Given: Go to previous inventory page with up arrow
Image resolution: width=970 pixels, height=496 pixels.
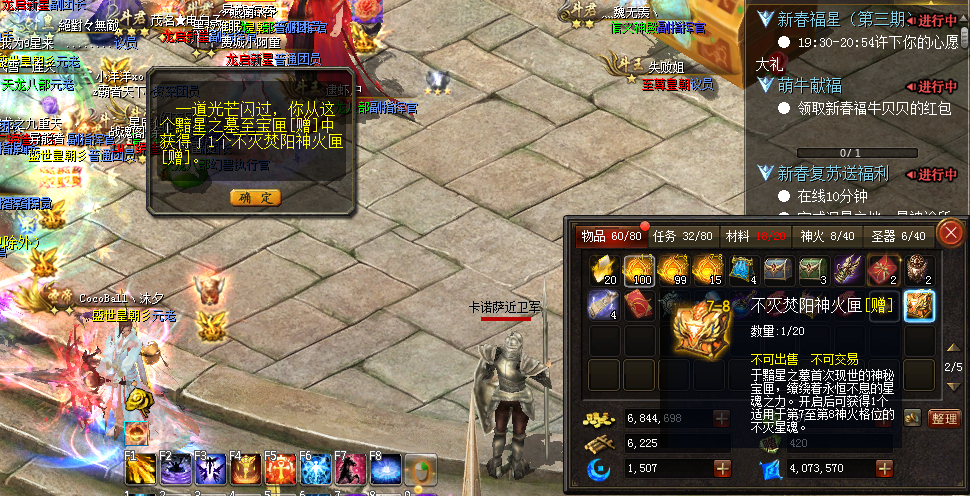Looking at the screenshot, I should coord(953,347).
